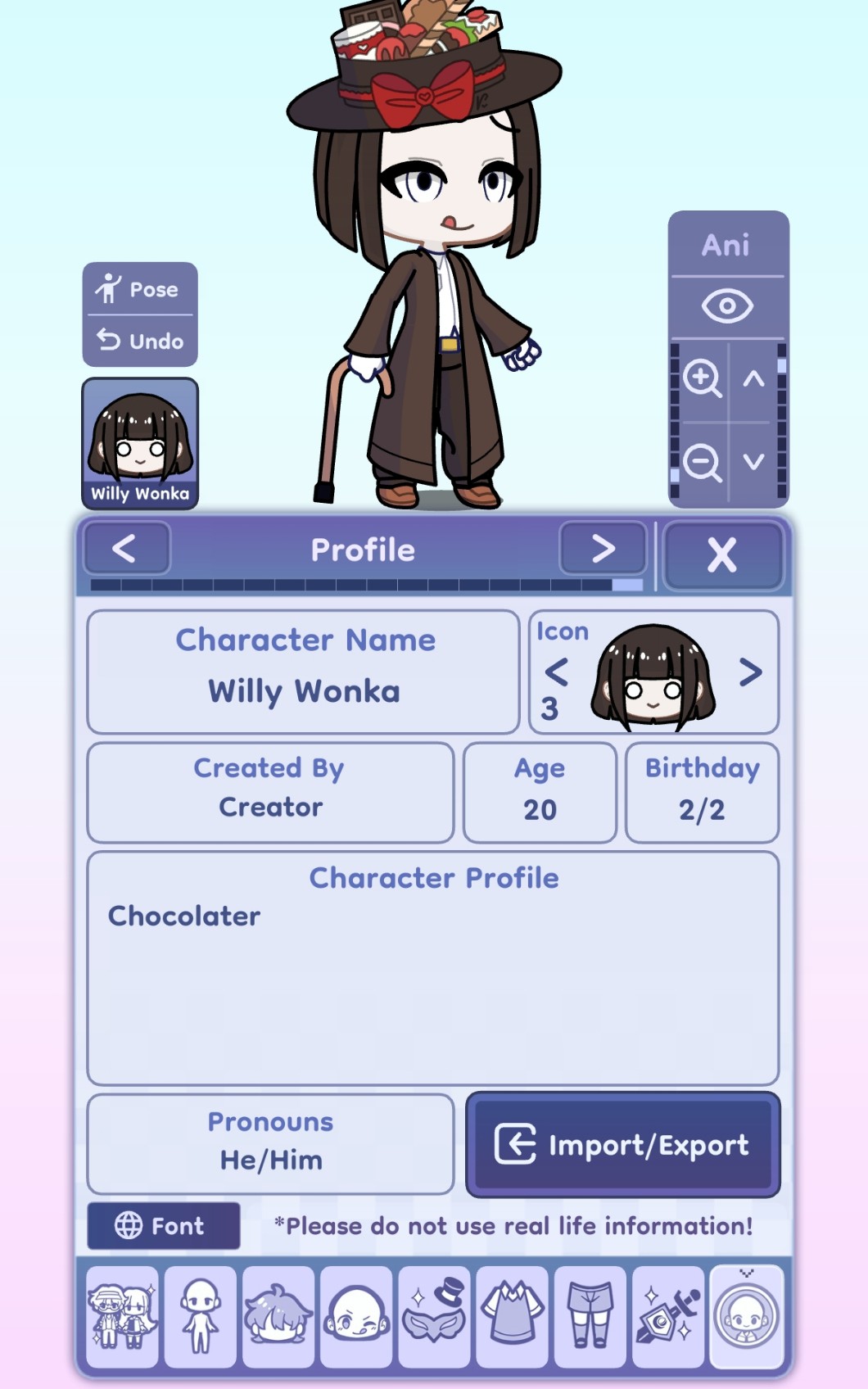Move the character view down
The width and height of the screenshot is (868, 1389).
[x=754, y=462]
